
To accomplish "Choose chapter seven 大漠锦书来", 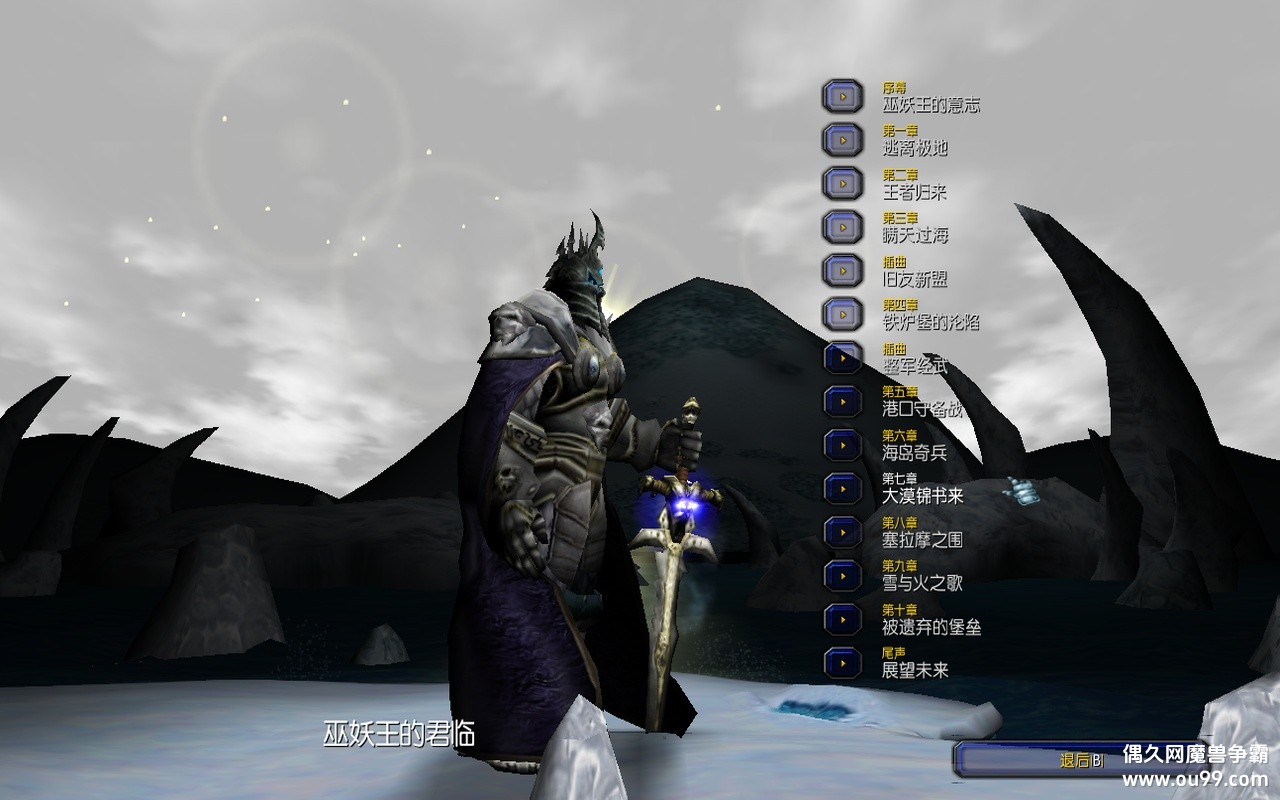I will click(842, 488).
